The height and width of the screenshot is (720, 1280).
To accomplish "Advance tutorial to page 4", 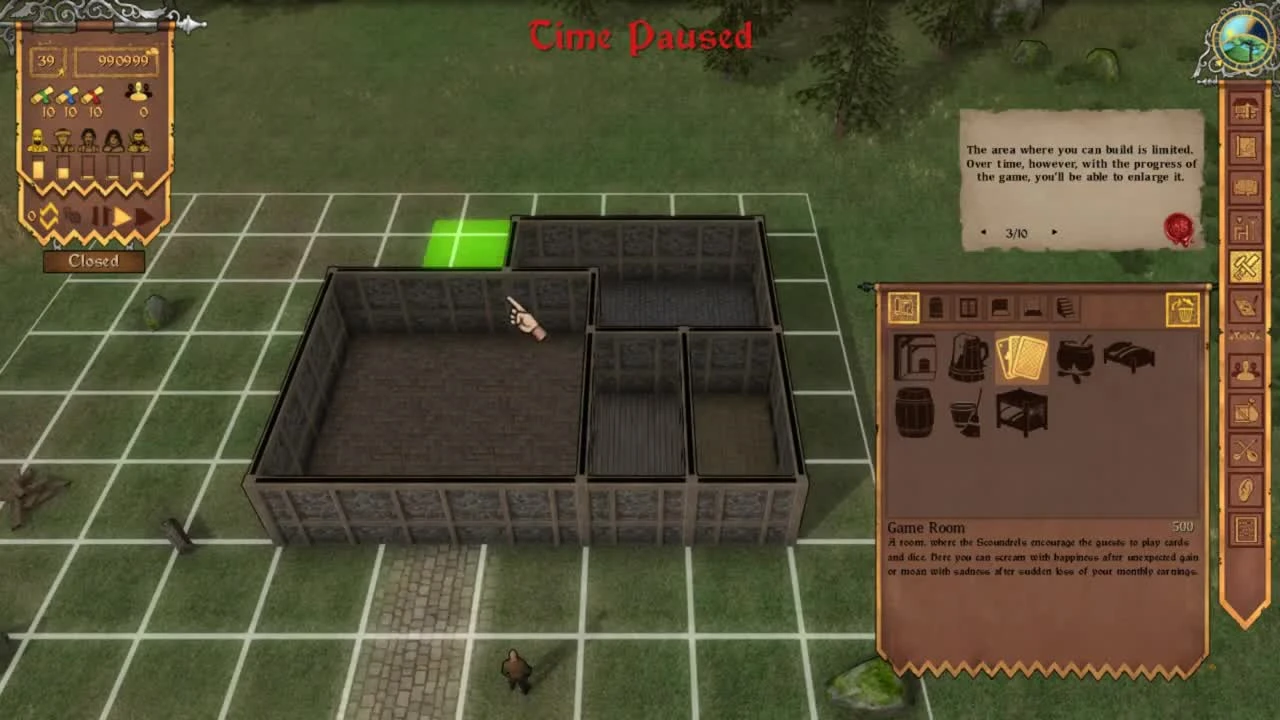I will coord(1054,232).
